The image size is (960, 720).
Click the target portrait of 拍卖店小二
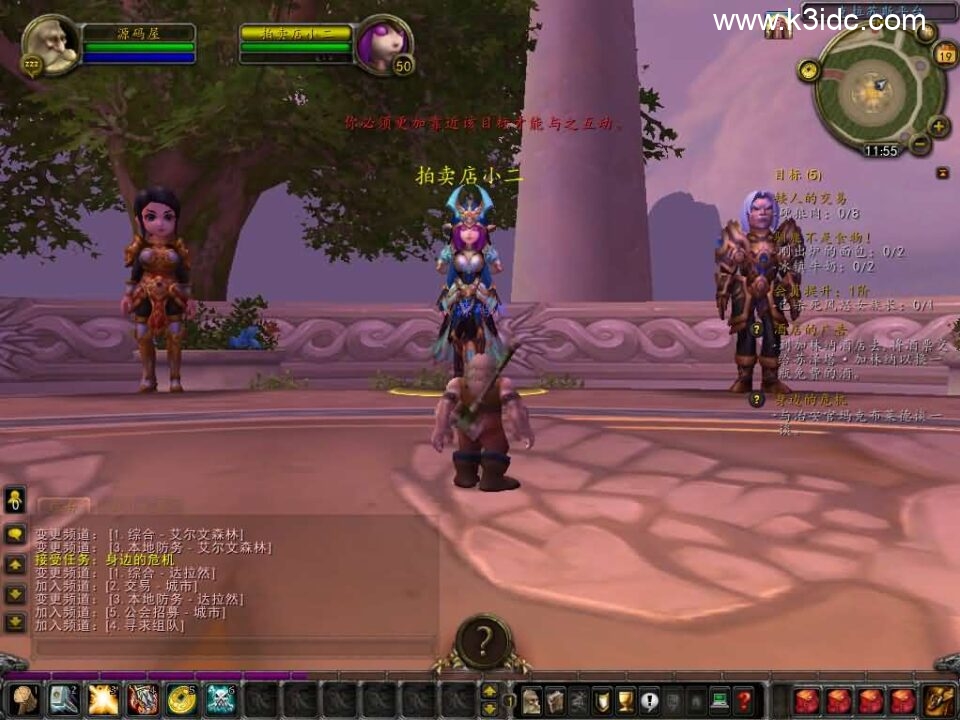(384, 44)
